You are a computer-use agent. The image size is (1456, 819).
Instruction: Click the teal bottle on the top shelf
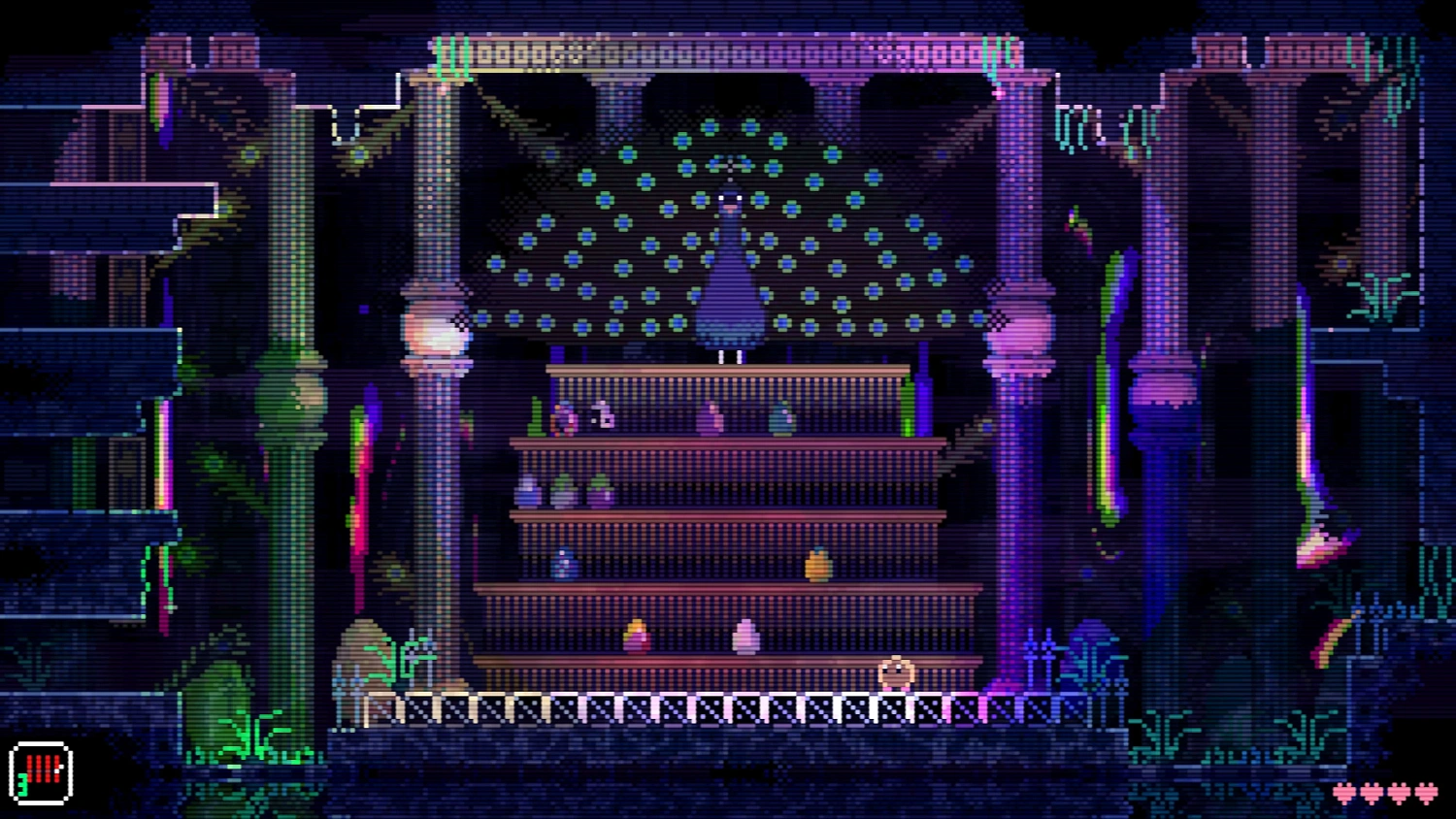pos(779,419)
